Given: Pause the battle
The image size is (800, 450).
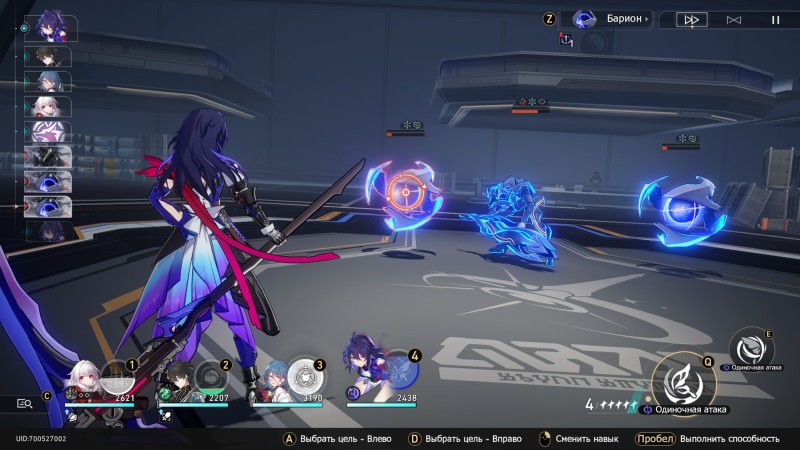Looking at the screenshot, I should coord(775,19).
